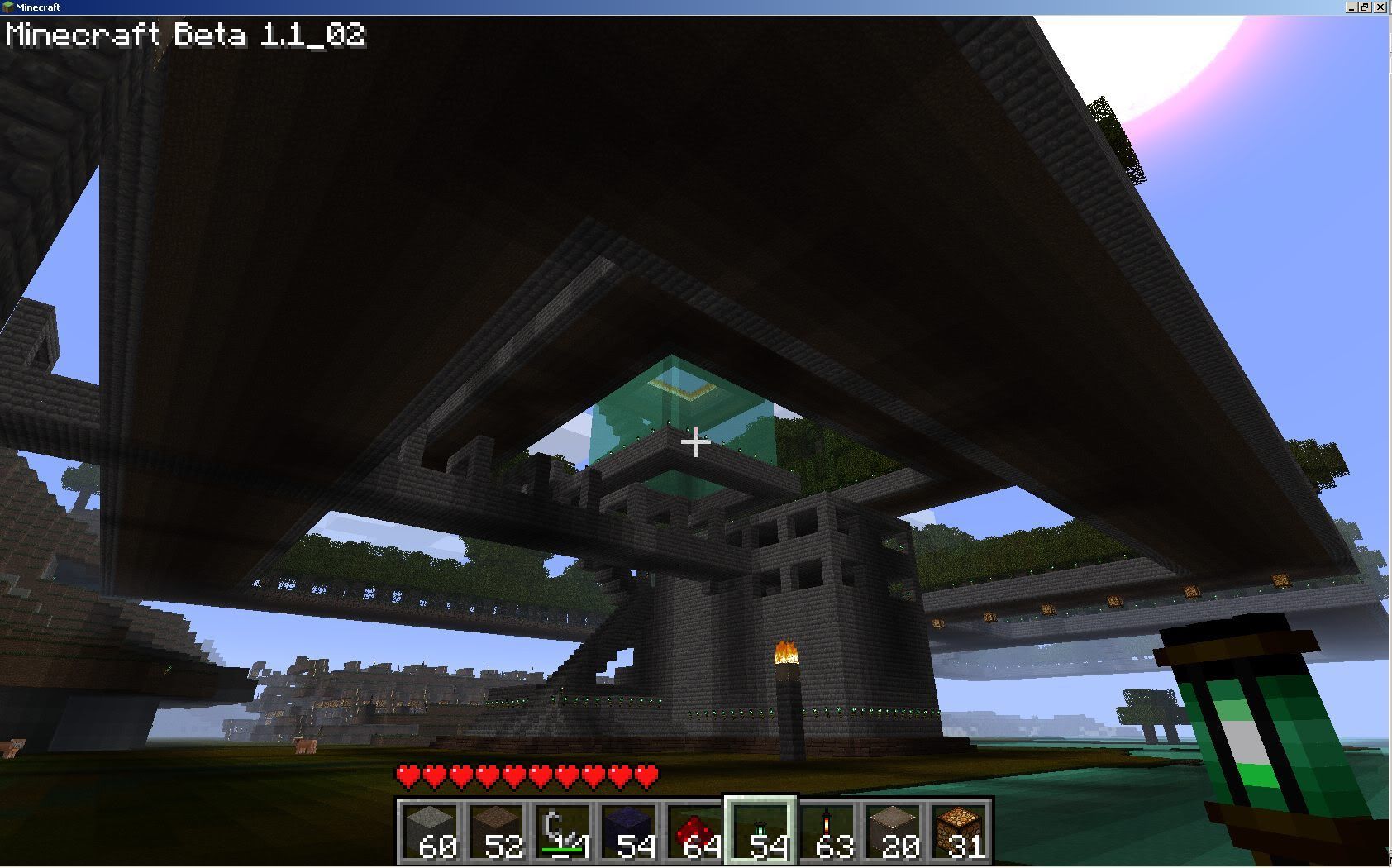
Task: Choose the redstone torch stack of 63
Action: pyautogui.click(x=827, y=831)
